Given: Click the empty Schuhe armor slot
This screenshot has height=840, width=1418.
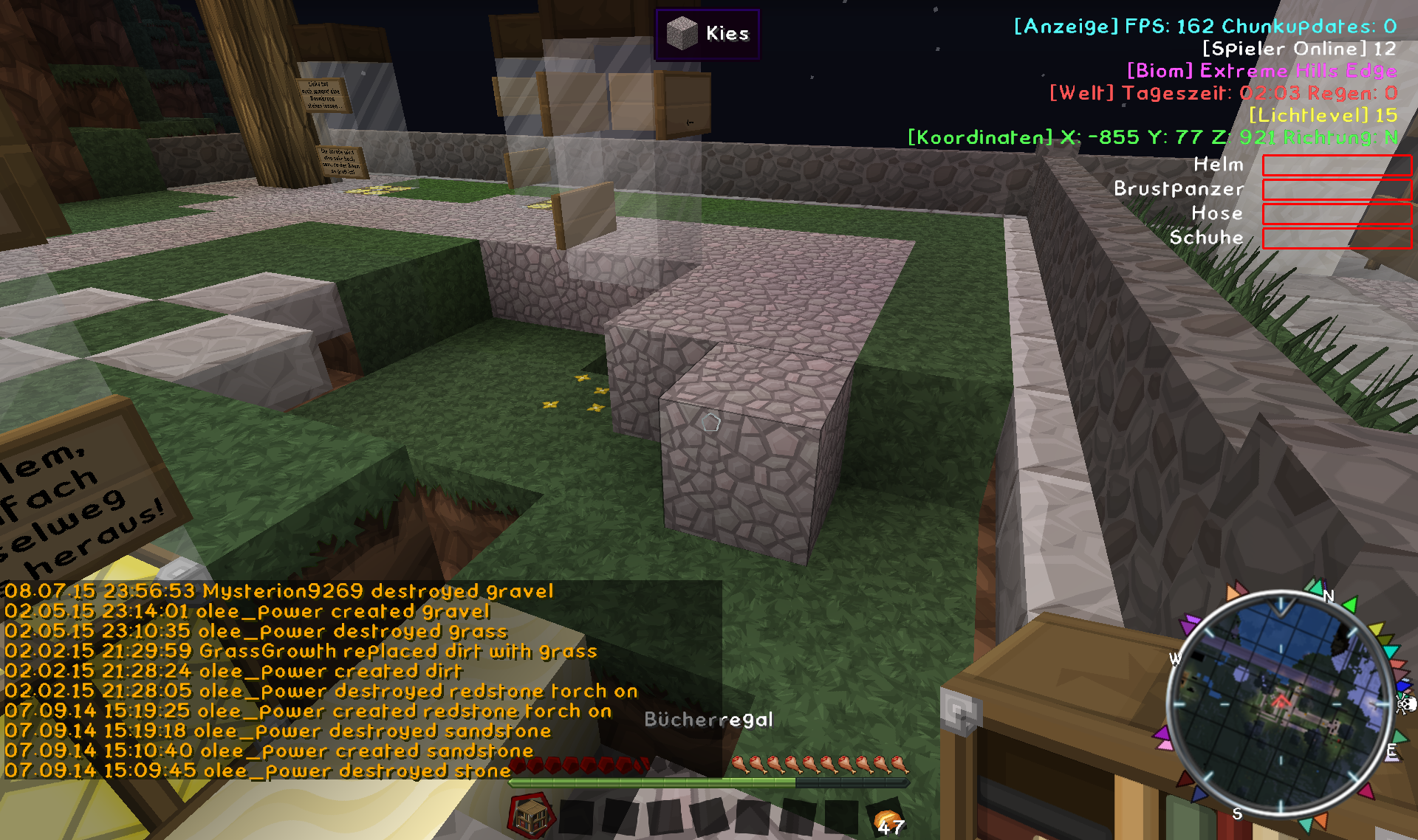Looking at the screenshot, I should (x=1336, y=238).
